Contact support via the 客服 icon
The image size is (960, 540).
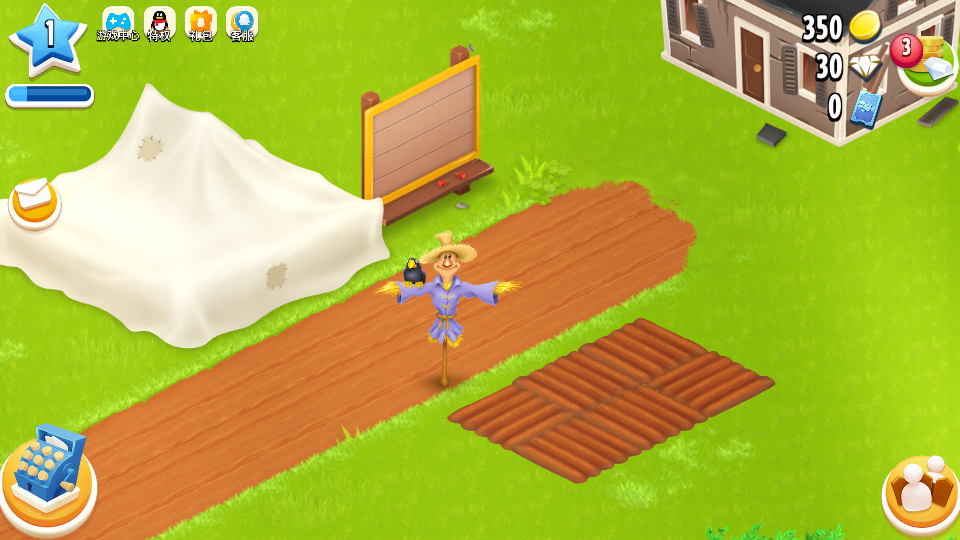(x=242, y=23)
